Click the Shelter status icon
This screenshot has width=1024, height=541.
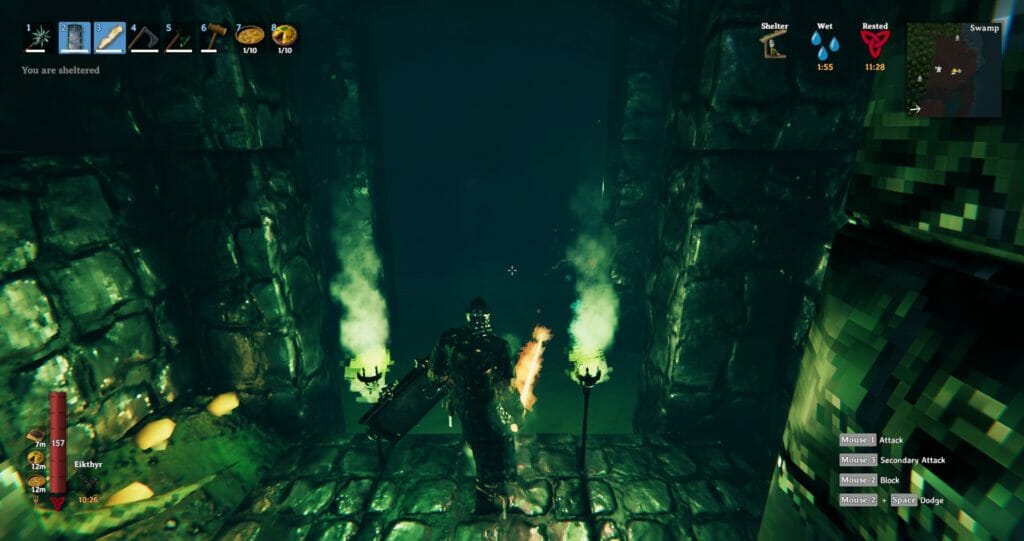(x=774, y=46)
